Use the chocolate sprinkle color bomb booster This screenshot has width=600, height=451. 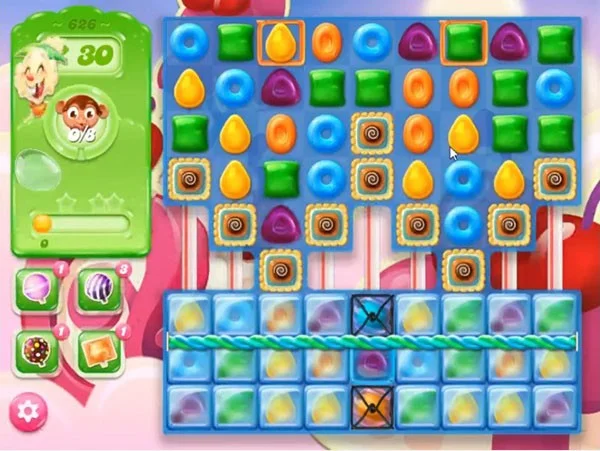pyautogui.click(x=36, y=349)
